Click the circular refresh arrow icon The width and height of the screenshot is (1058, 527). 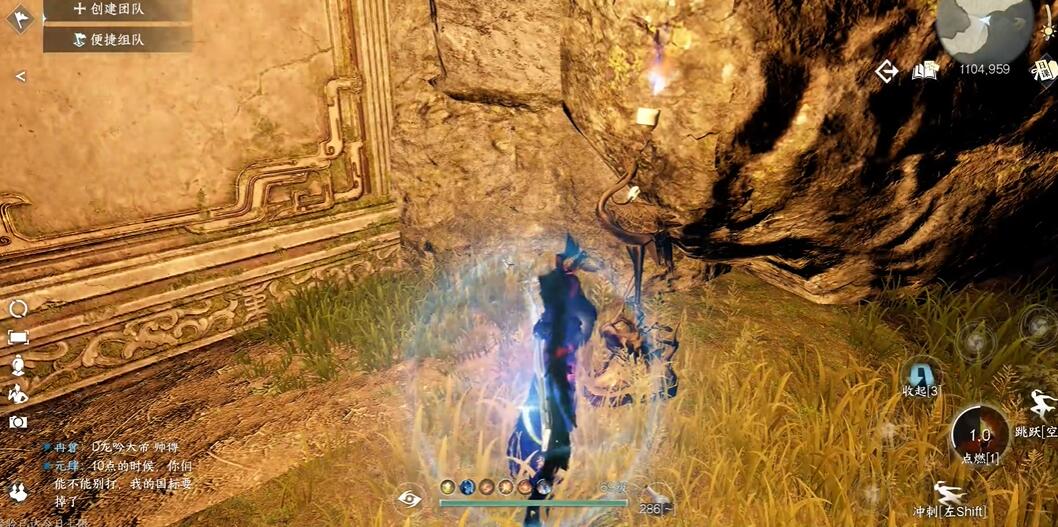[x=18, y=309]
